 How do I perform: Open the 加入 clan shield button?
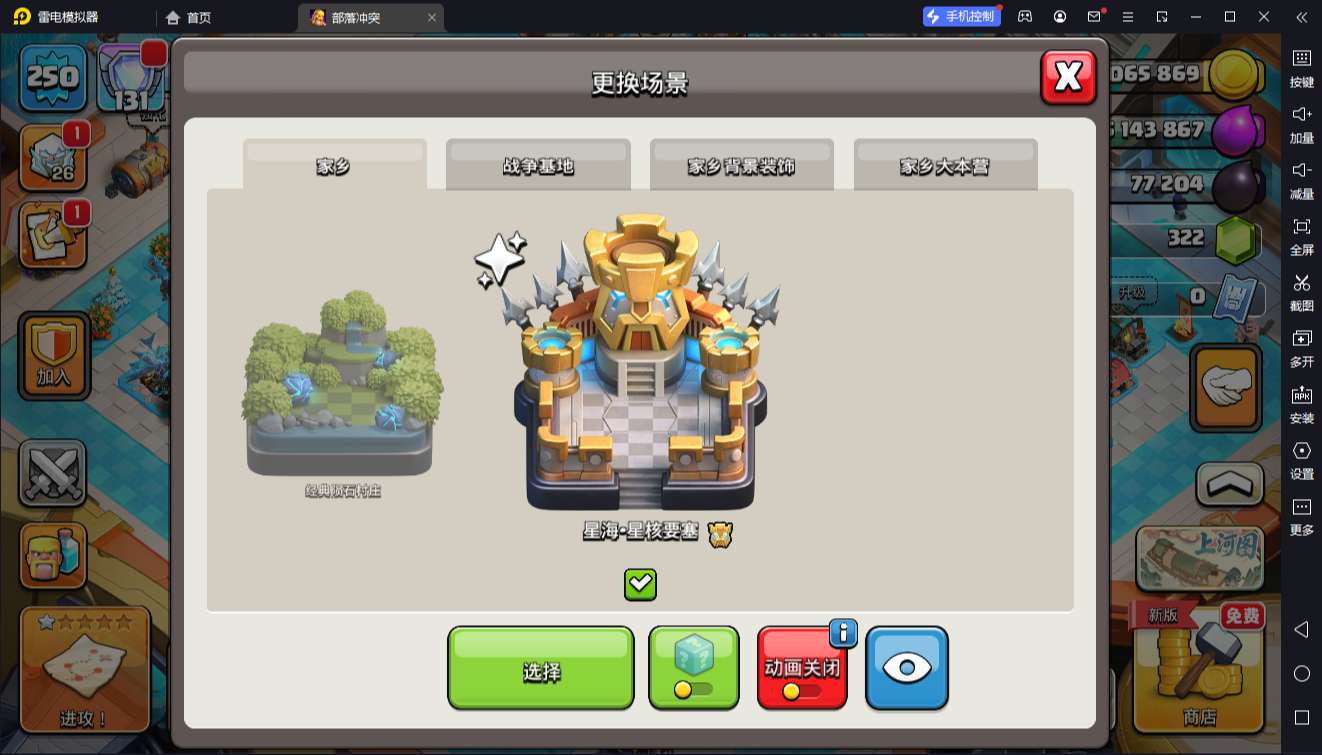53,355
